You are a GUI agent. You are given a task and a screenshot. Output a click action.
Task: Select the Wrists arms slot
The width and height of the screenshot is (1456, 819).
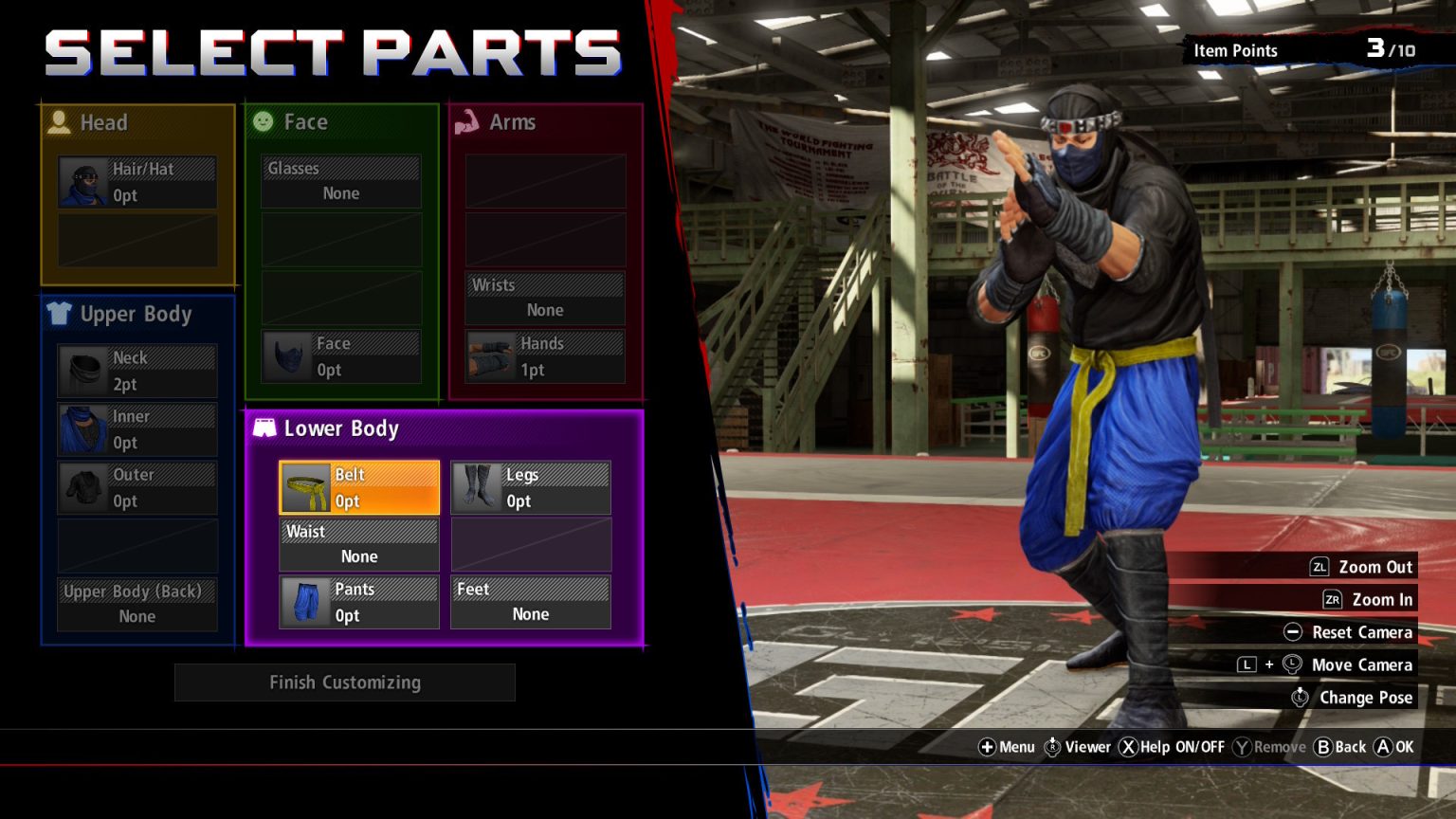click(545, 298)
